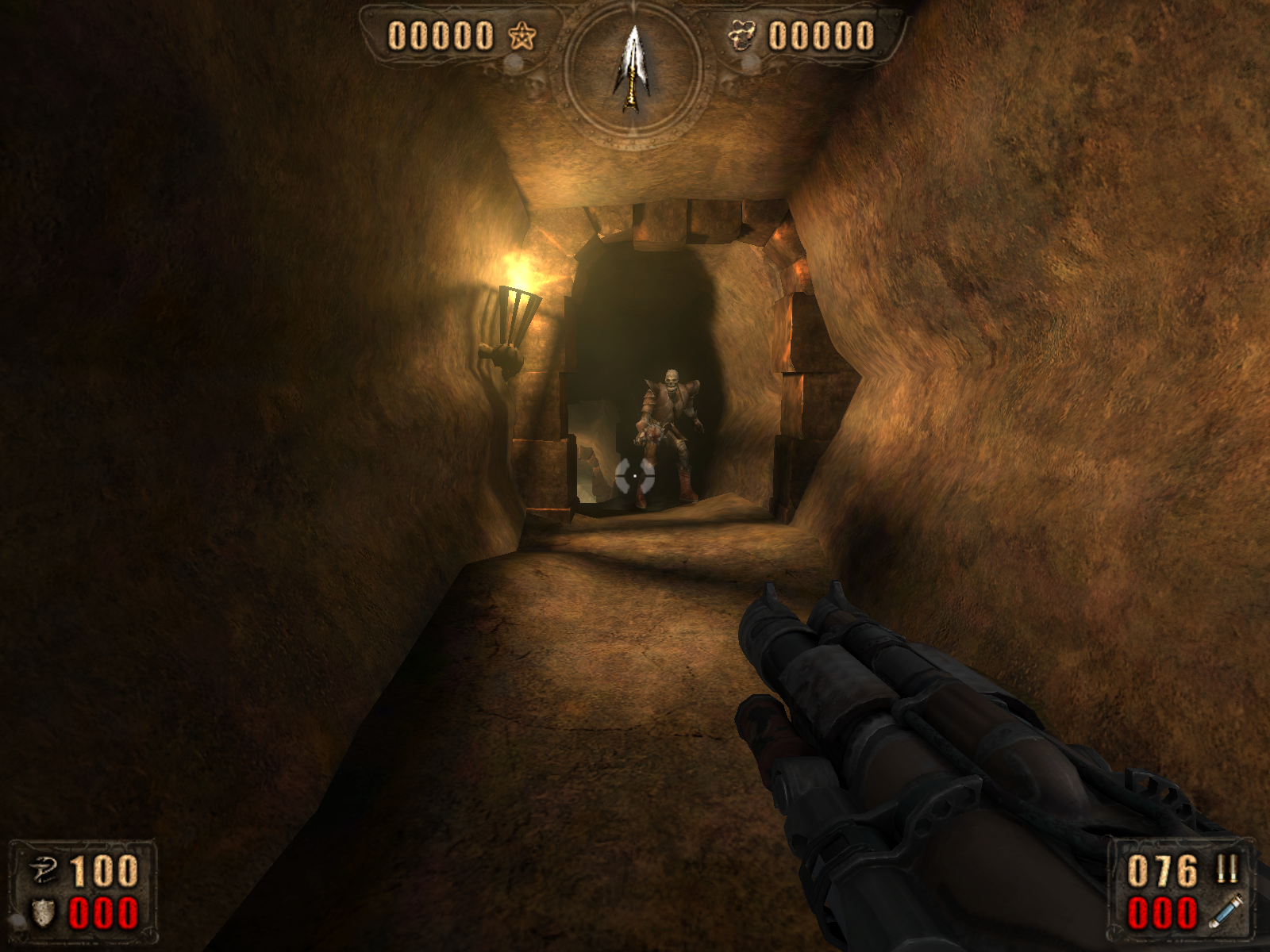Click the souls counter icon
This screenshot has height=952, width=1270.
(742, 36)
